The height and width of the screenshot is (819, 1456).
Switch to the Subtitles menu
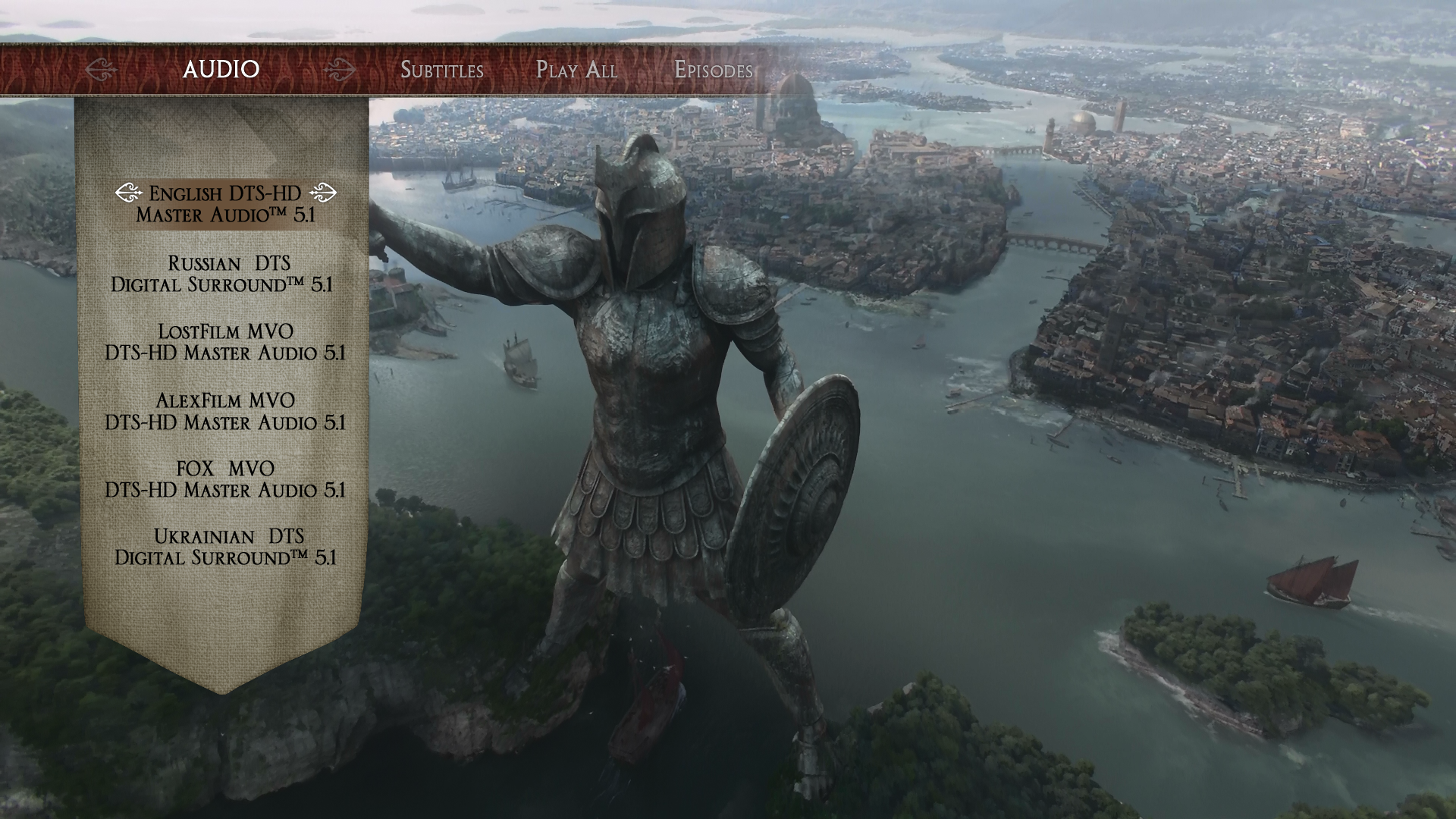pos(441,71)
